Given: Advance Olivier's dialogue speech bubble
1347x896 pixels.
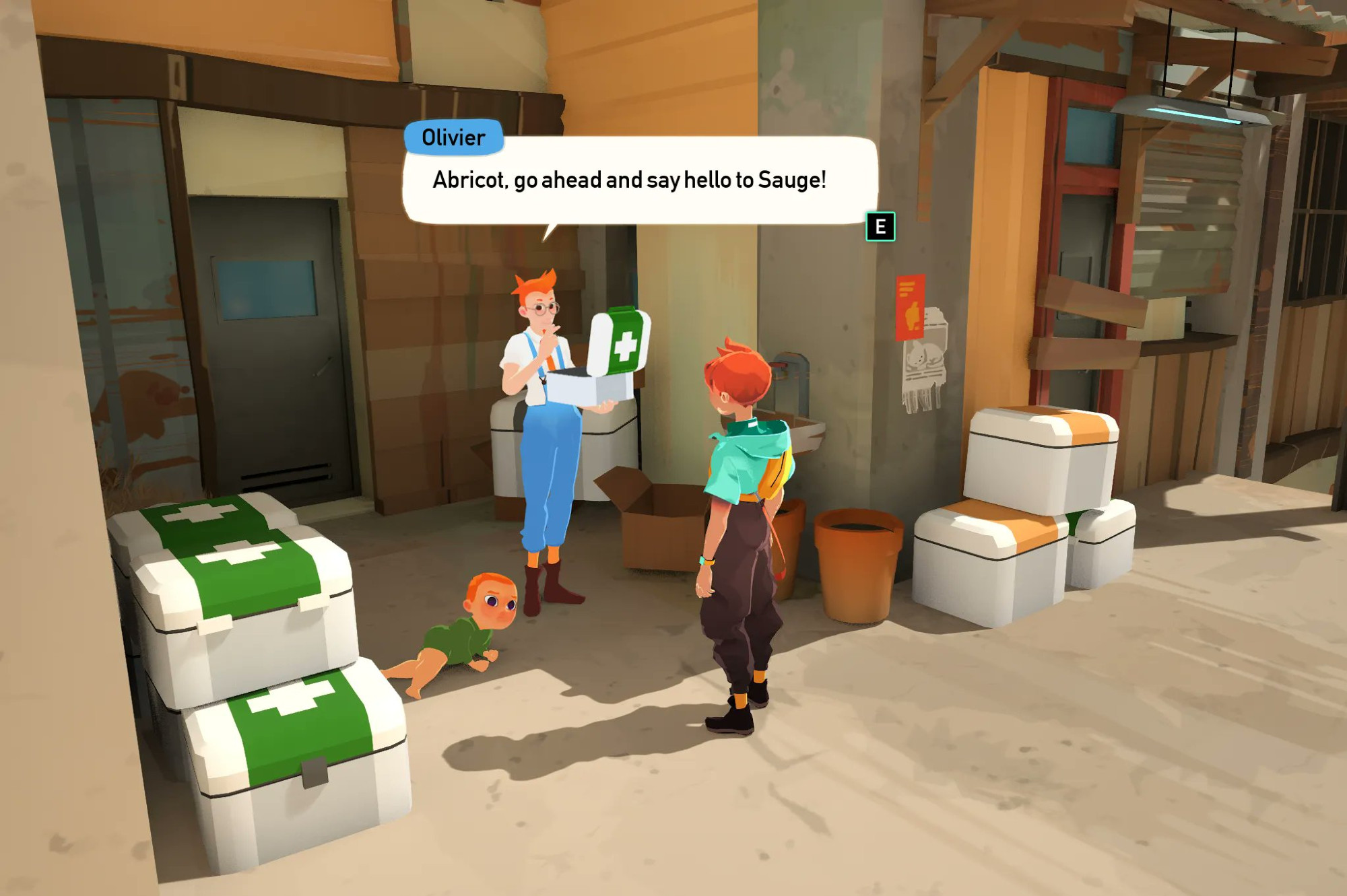Looking at the screenshot, I should tap(880, 227).
